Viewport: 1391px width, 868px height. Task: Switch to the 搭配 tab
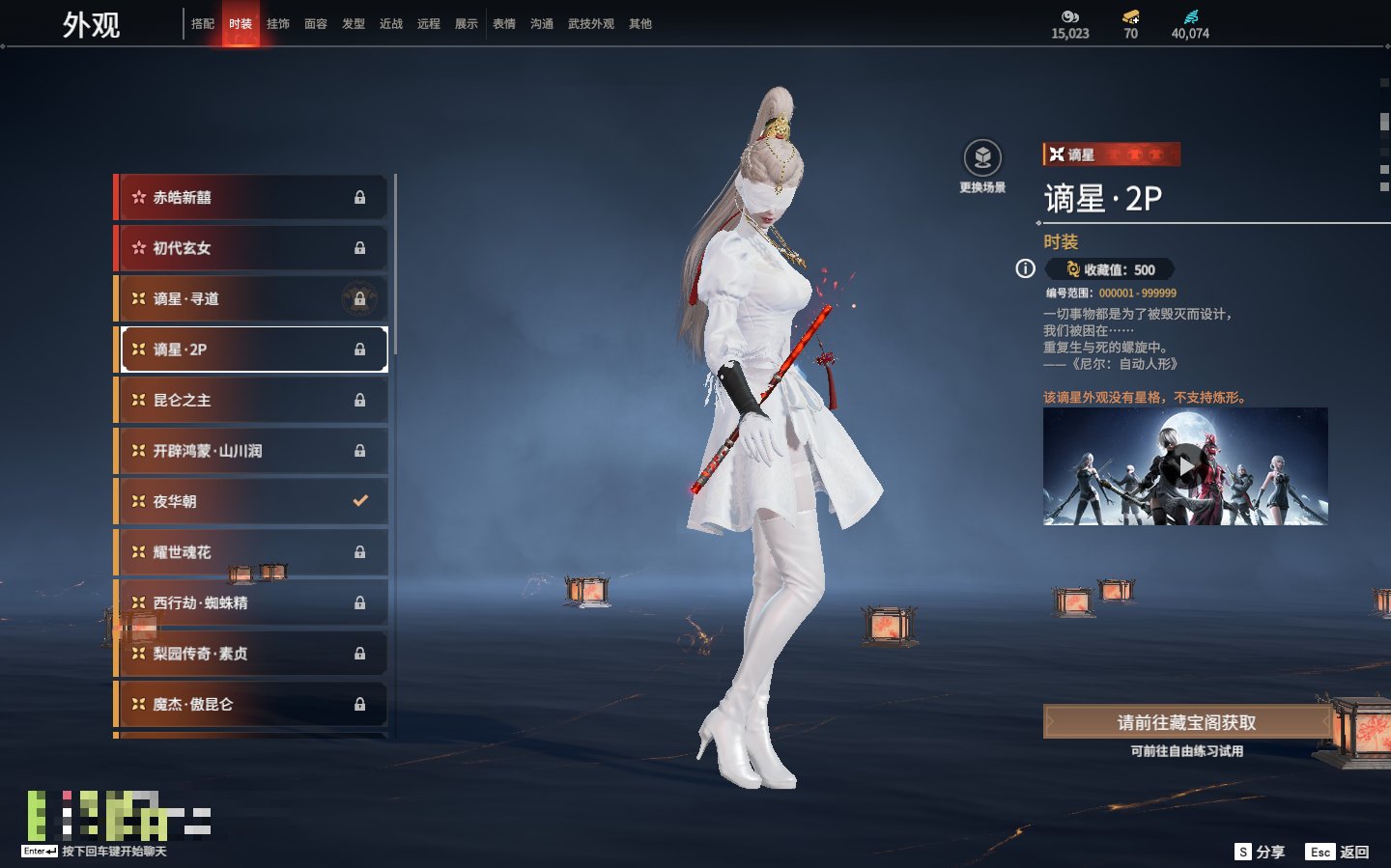tap(203, 24)
